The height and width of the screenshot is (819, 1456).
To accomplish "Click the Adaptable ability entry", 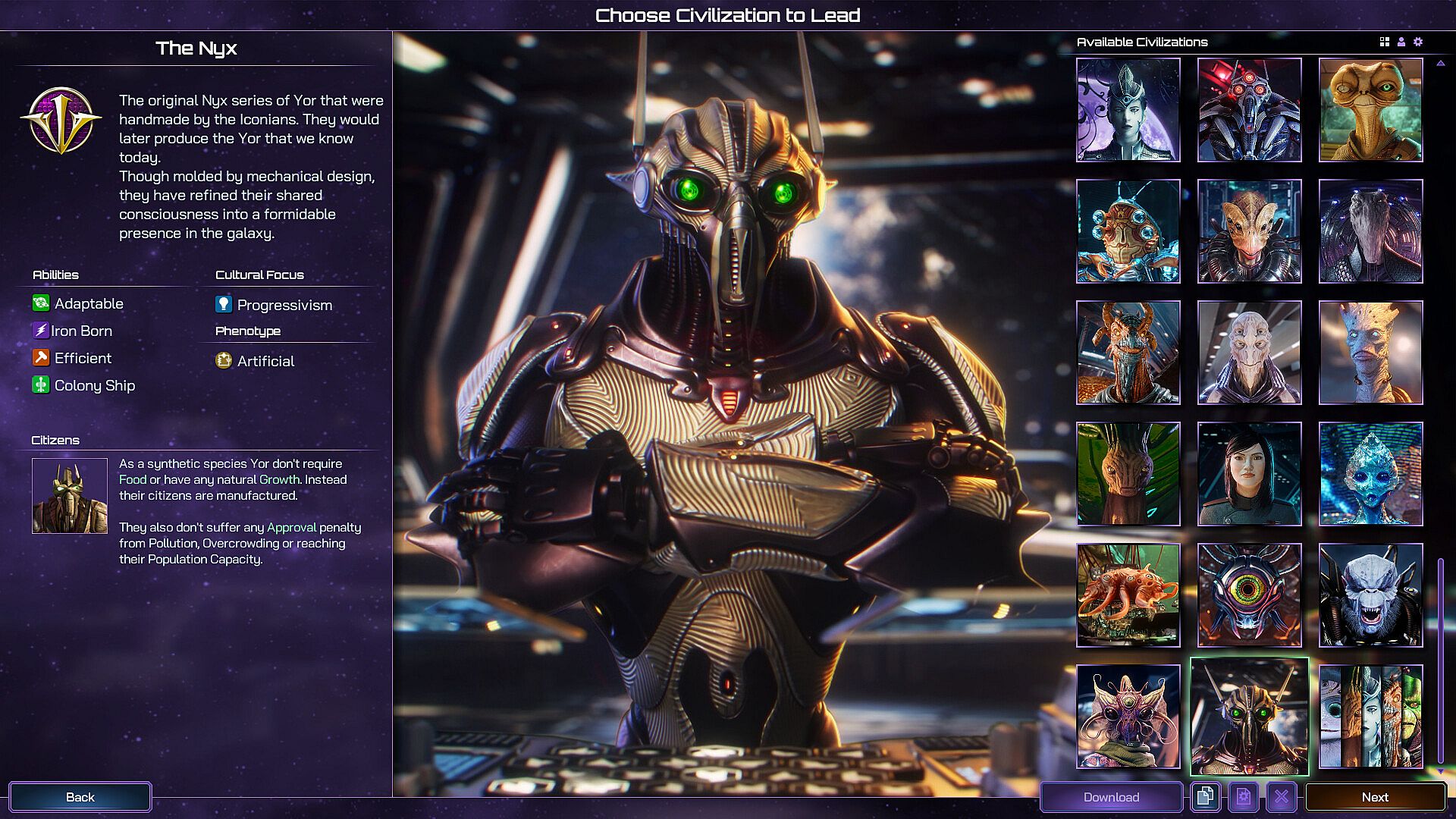I will point(88,303).
